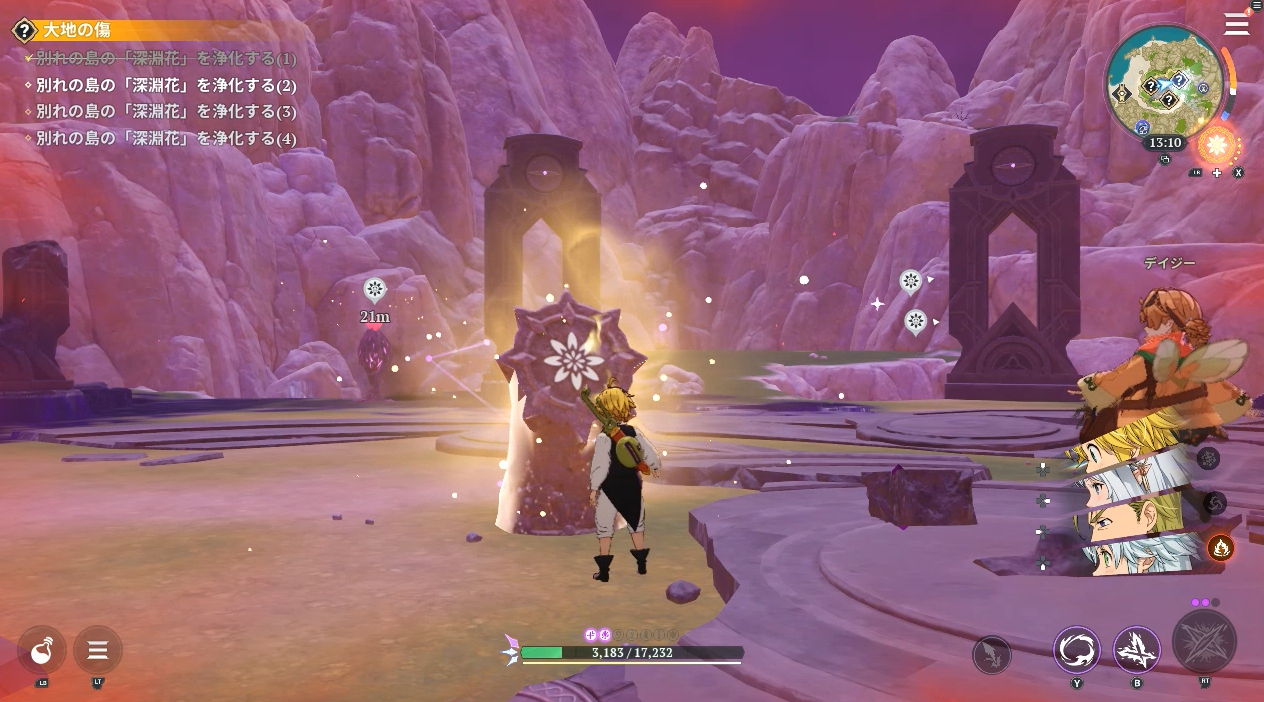This screenshot has width=1264, height=702.
Task: Activate the glowing sun flower icon under minimap
Action: [x=1217, y=147]
